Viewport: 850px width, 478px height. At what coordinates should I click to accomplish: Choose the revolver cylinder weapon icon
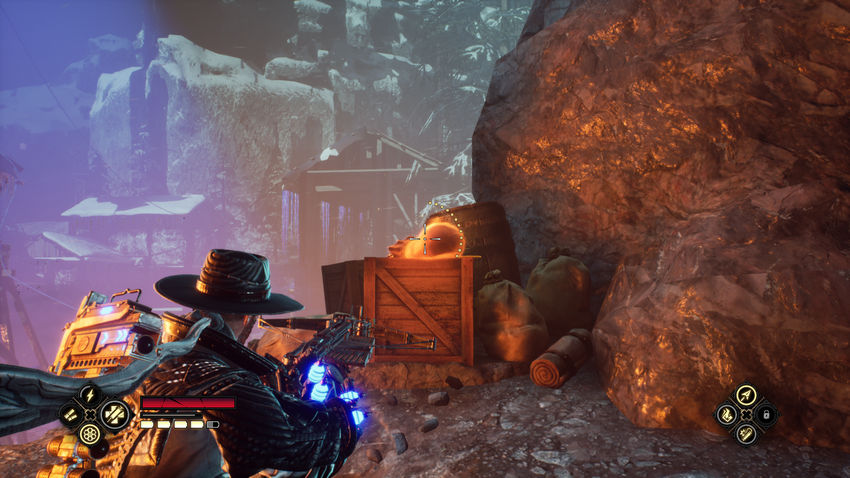pos(90,434)
